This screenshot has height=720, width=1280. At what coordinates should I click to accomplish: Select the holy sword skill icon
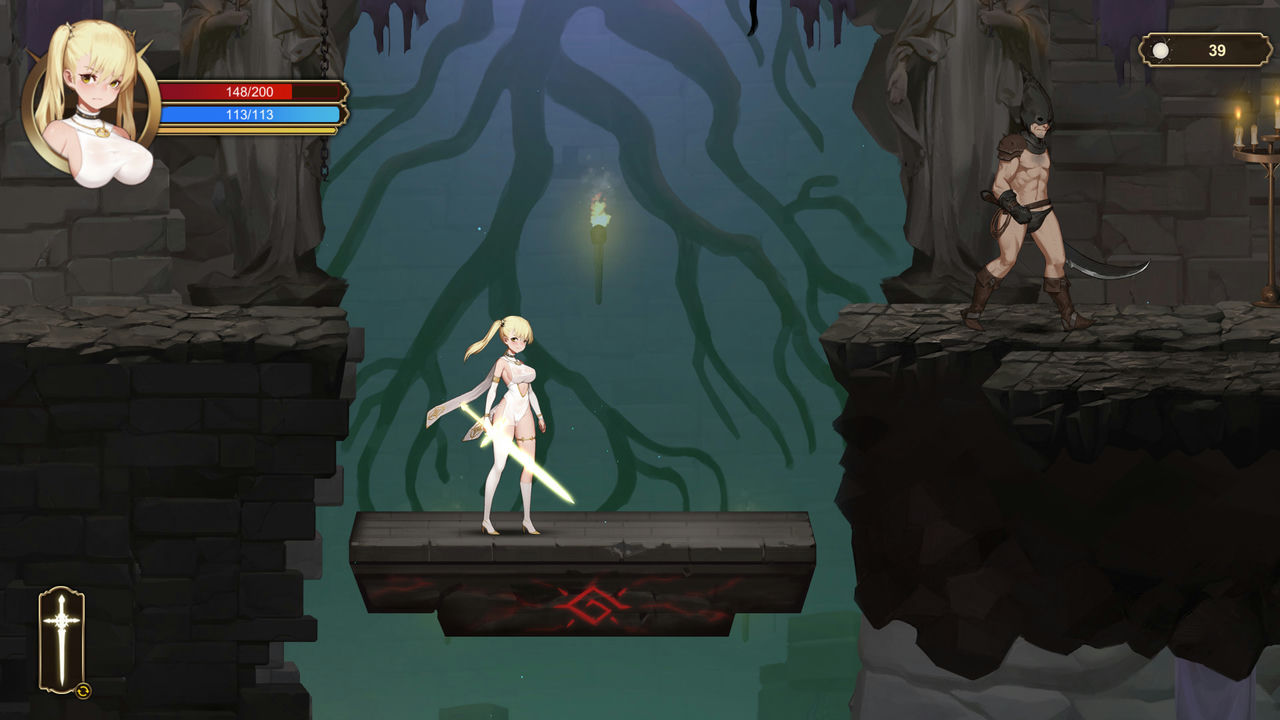click(62, 638)
